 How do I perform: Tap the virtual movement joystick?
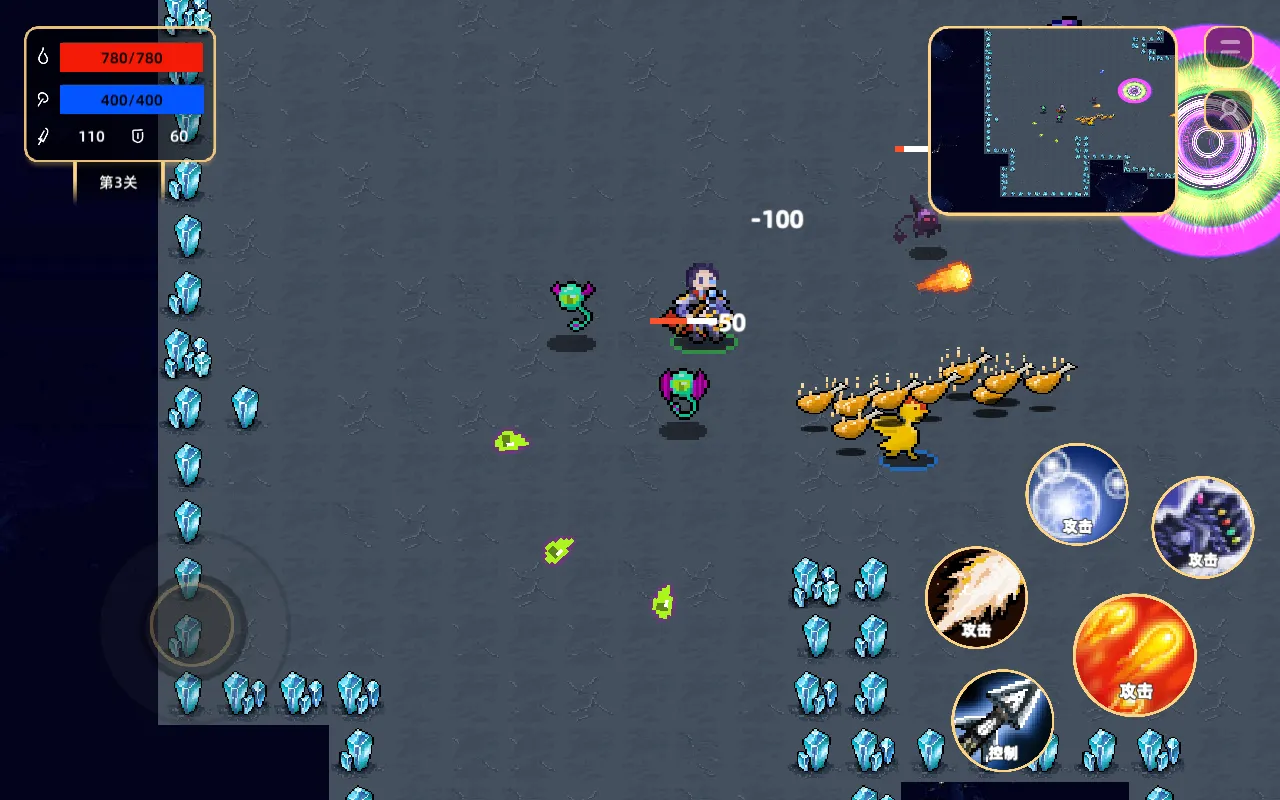click(191, 625)
